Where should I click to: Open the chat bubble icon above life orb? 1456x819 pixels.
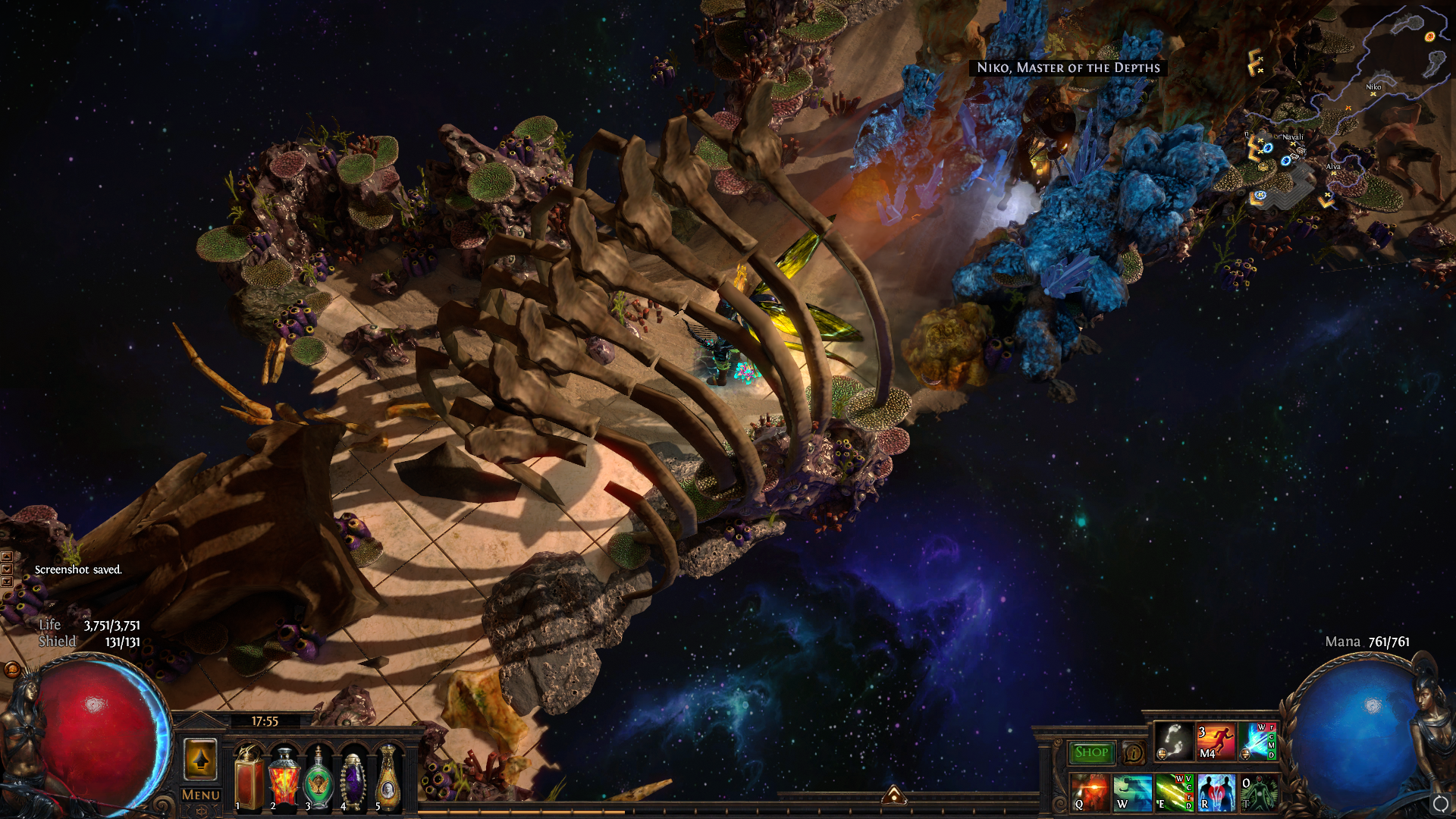point(12,669)
